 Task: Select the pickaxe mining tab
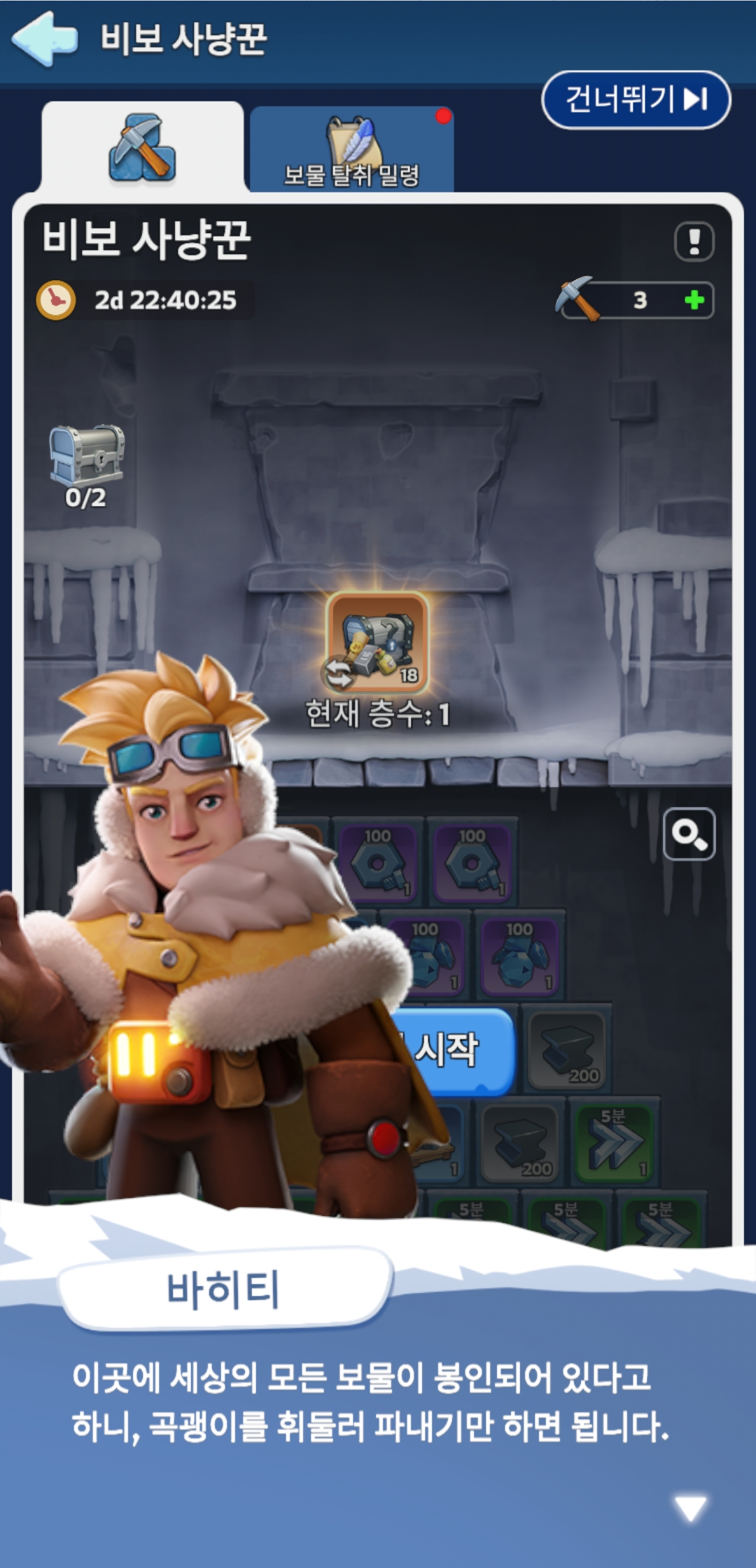pyautogui.click(x=142, y=148)
